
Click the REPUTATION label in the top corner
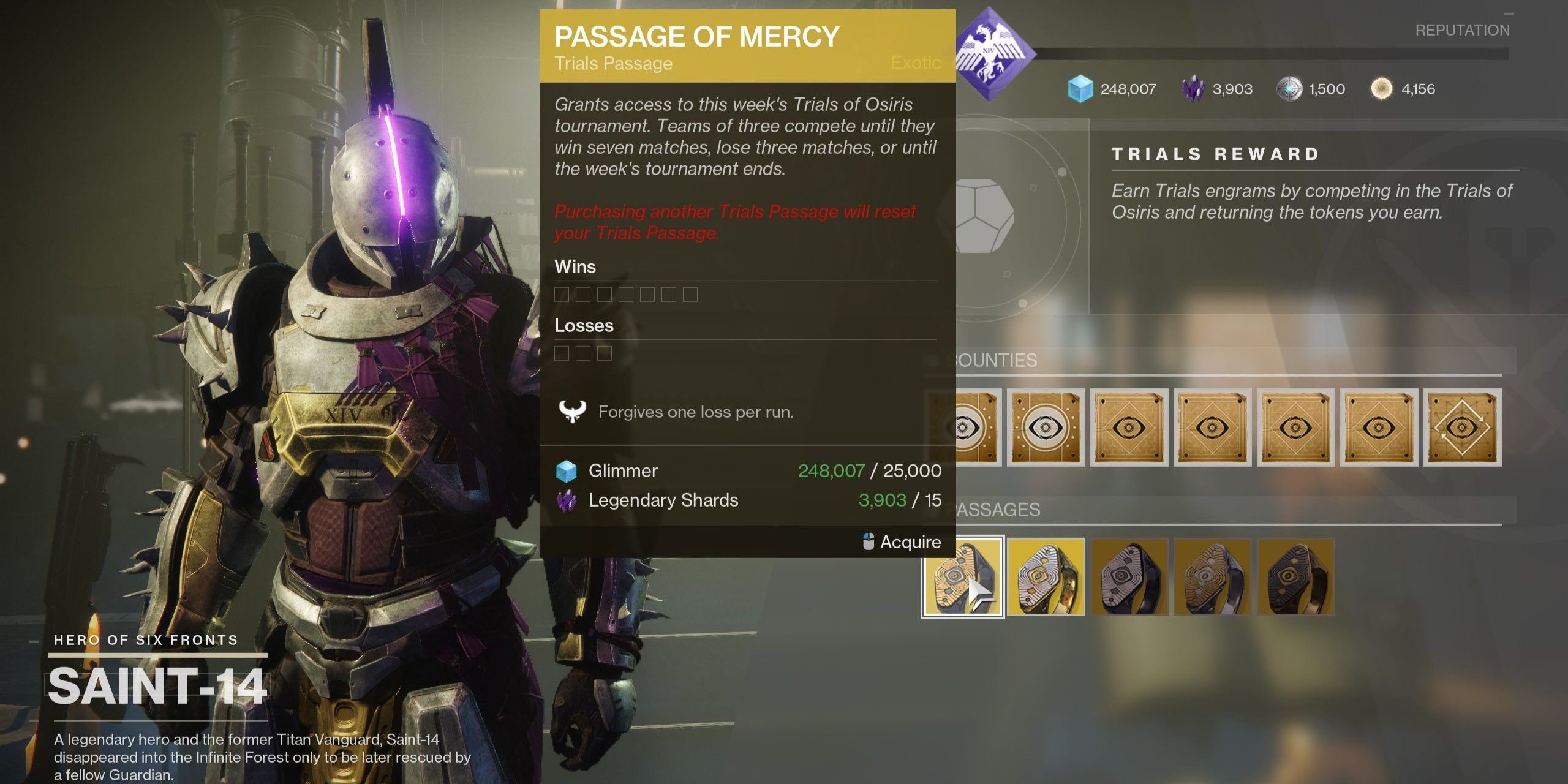1464,30
